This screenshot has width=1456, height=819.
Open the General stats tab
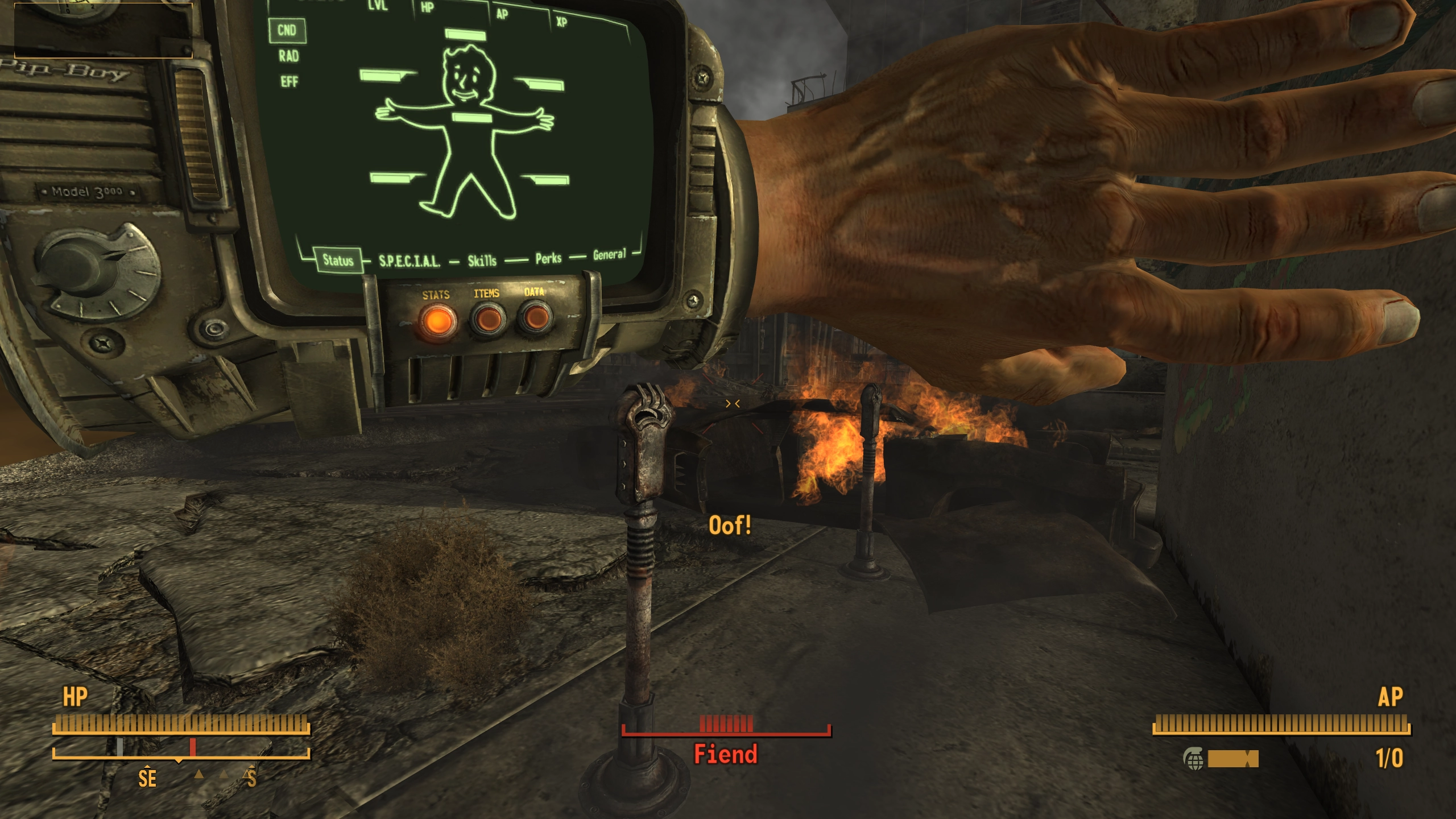point(609,254)
